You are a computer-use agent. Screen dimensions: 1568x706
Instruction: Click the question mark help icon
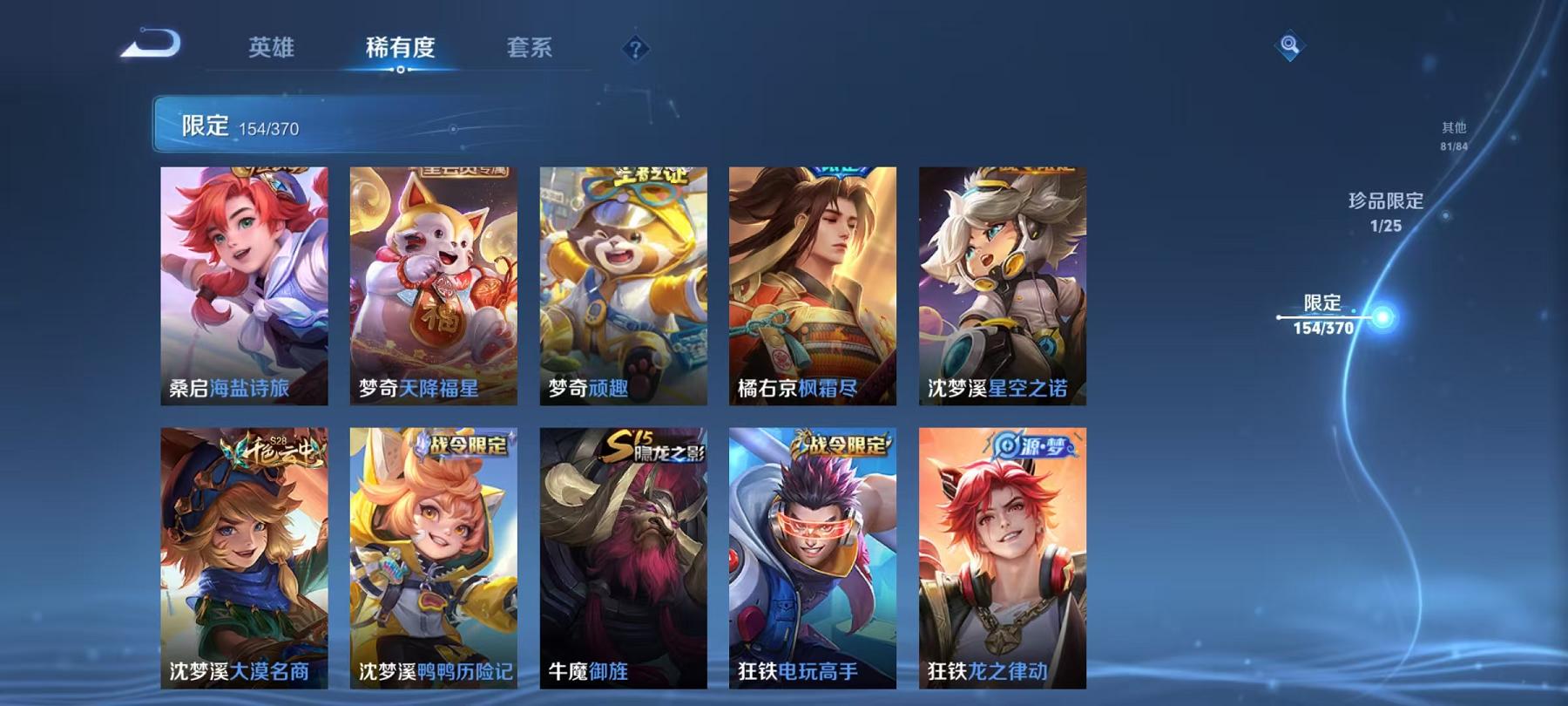point(637,50)
